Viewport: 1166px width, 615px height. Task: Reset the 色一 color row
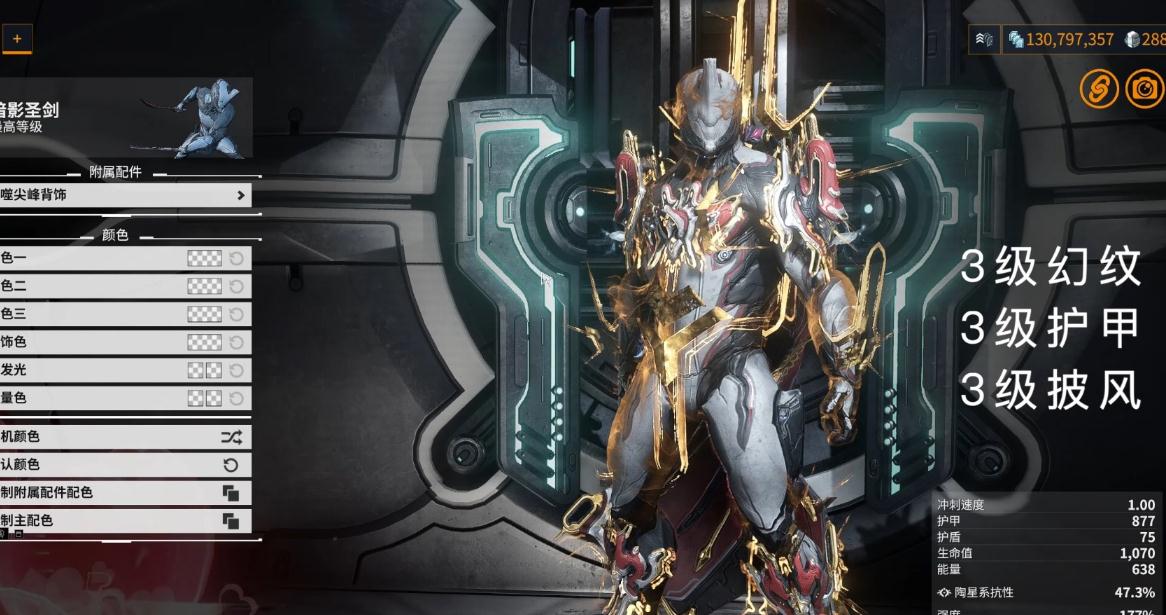237,258
